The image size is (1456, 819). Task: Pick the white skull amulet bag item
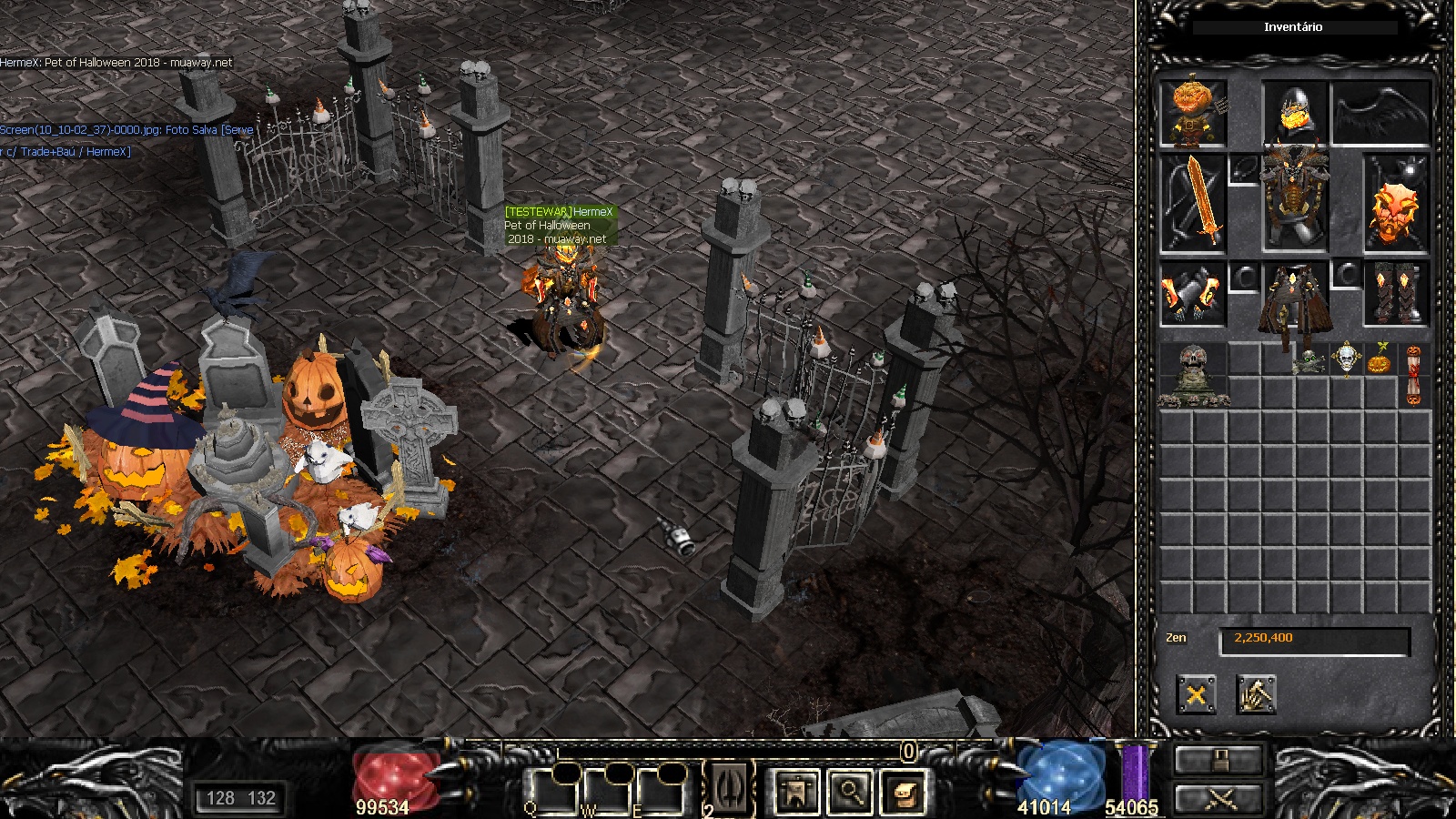[x=1346, y=359]
